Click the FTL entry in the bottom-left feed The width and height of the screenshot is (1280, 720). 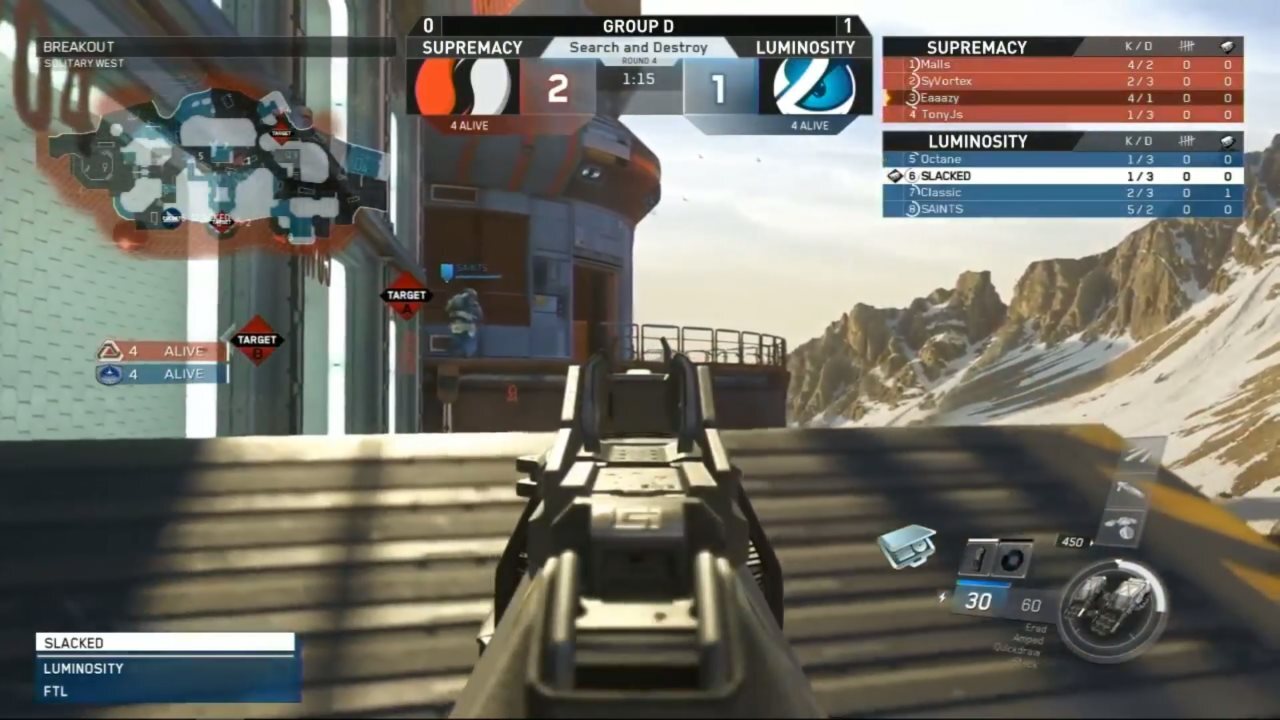point(56,691)
